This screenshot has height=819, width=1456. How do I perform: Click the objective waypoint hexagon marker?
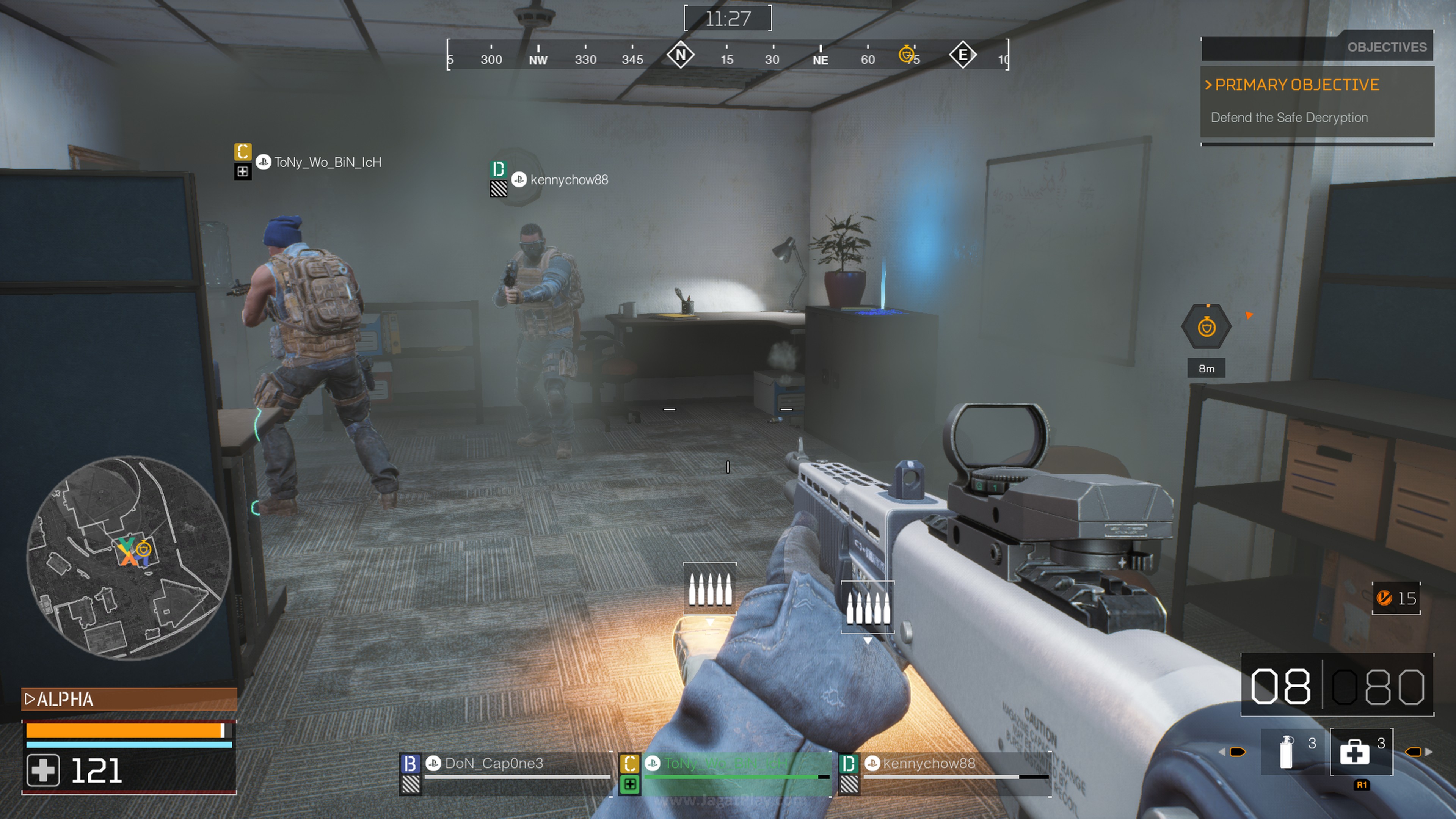[x=1206, y=327]
